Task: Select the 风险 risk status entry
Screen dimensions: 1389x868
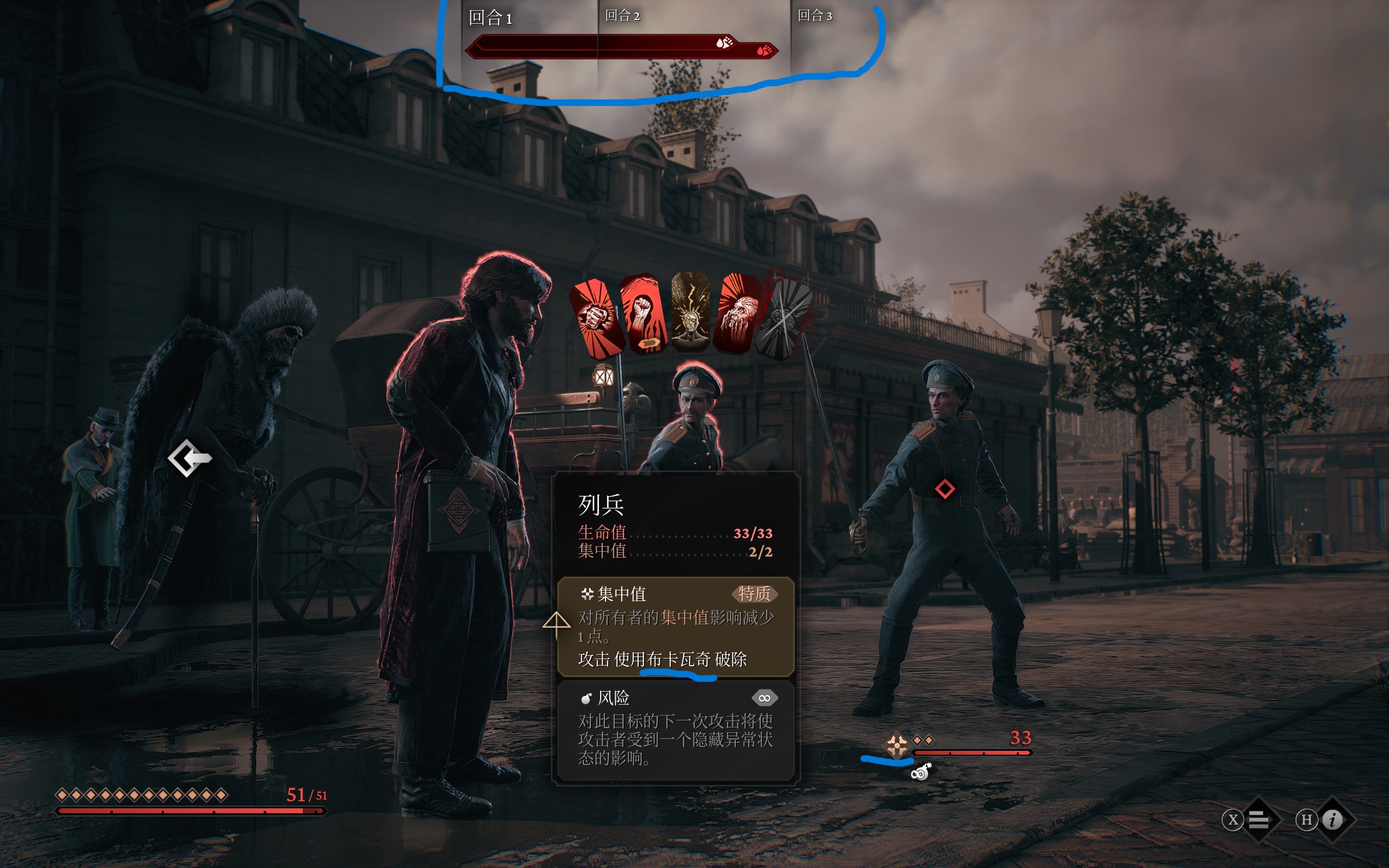Action: pyautogui.click(x=676, y=730)
